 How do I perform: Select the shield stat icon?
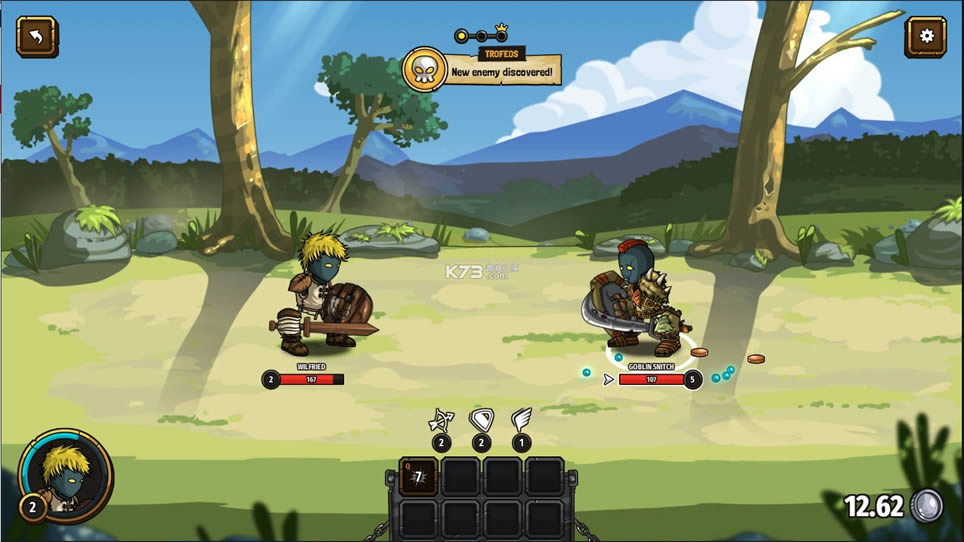pyautogui.click(x=481, y=420)
